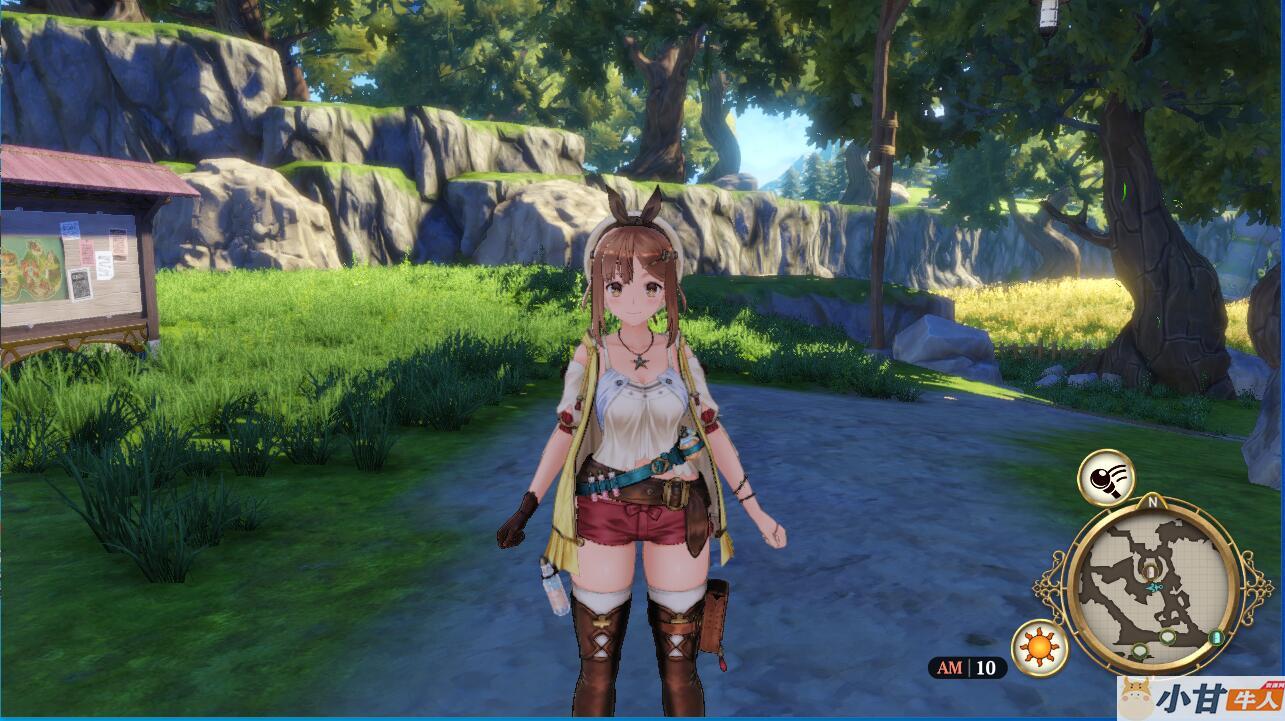Select the green door marker on minimap
Viewport: 1285px width, 721px height.
click(1216, 637)
